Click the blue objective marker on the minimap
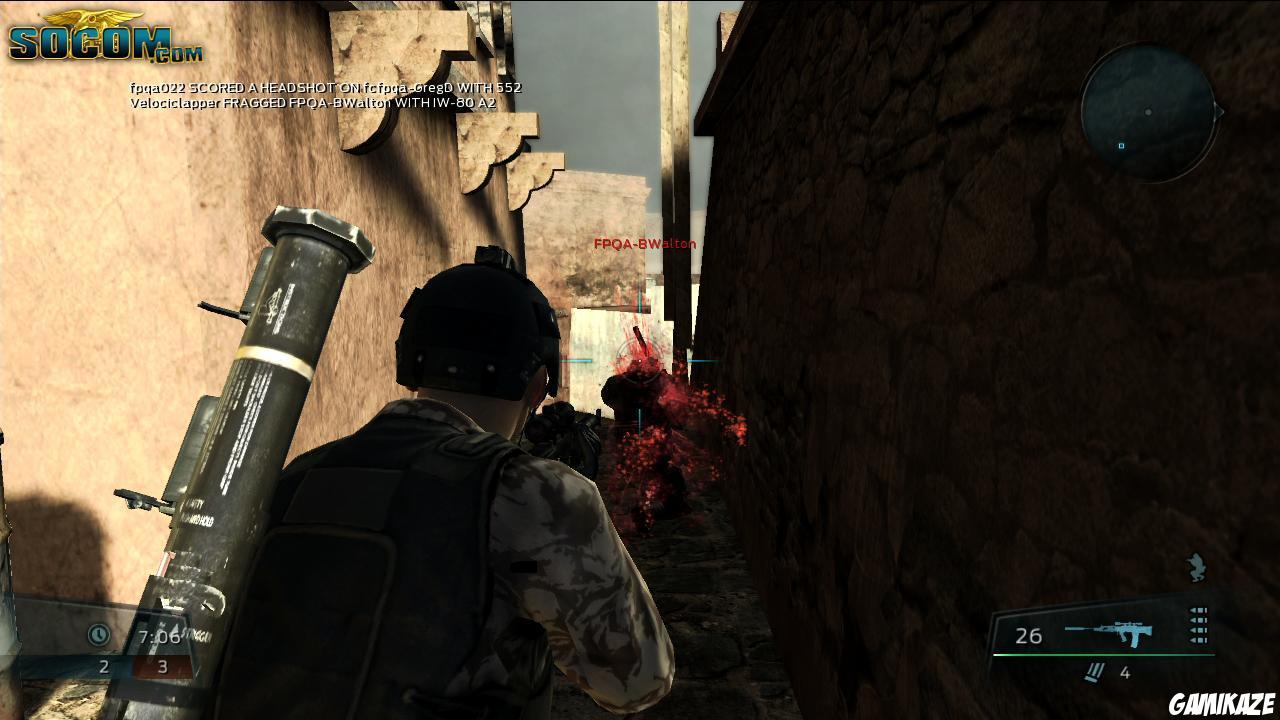This screenshot has width=1280, height=720. (1121, 146)
